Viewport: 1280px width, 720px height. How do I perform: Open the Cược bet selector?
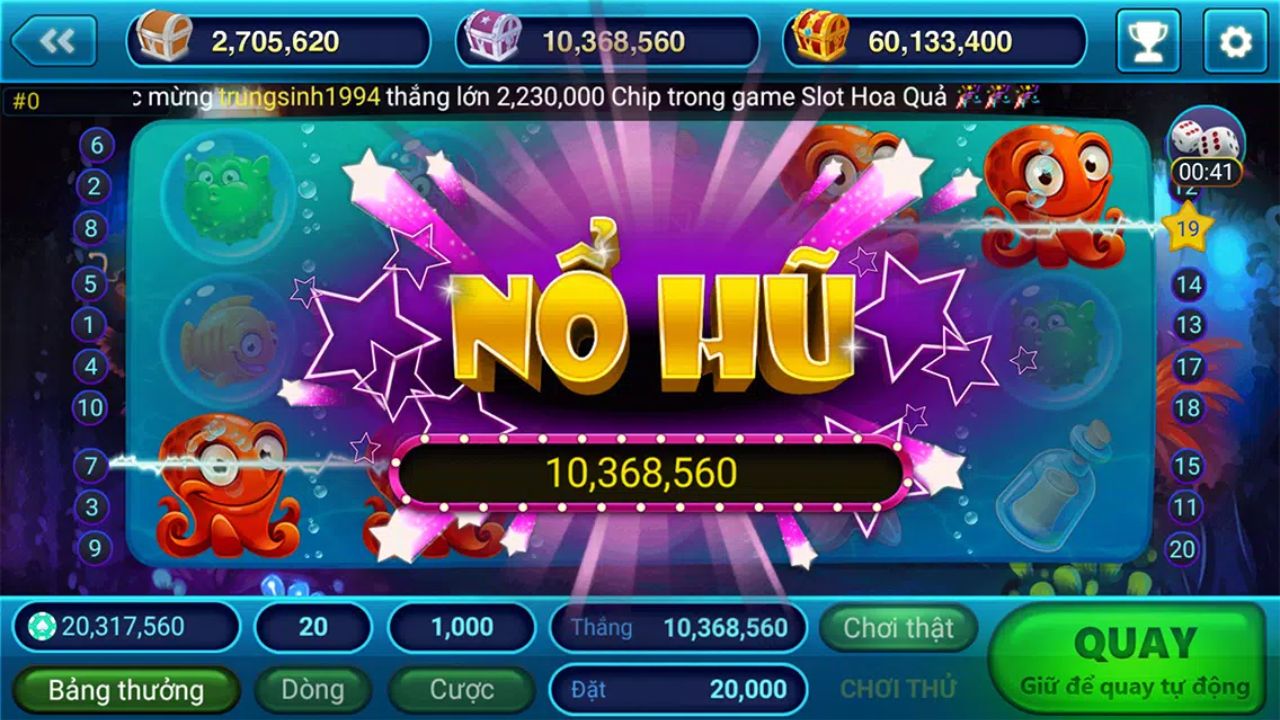point(461,690)
